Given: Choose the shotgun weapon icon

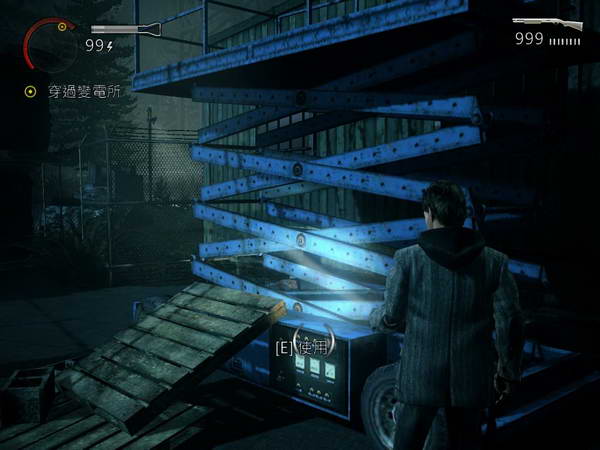Looking at the screenshot, I should pos(548,23).
